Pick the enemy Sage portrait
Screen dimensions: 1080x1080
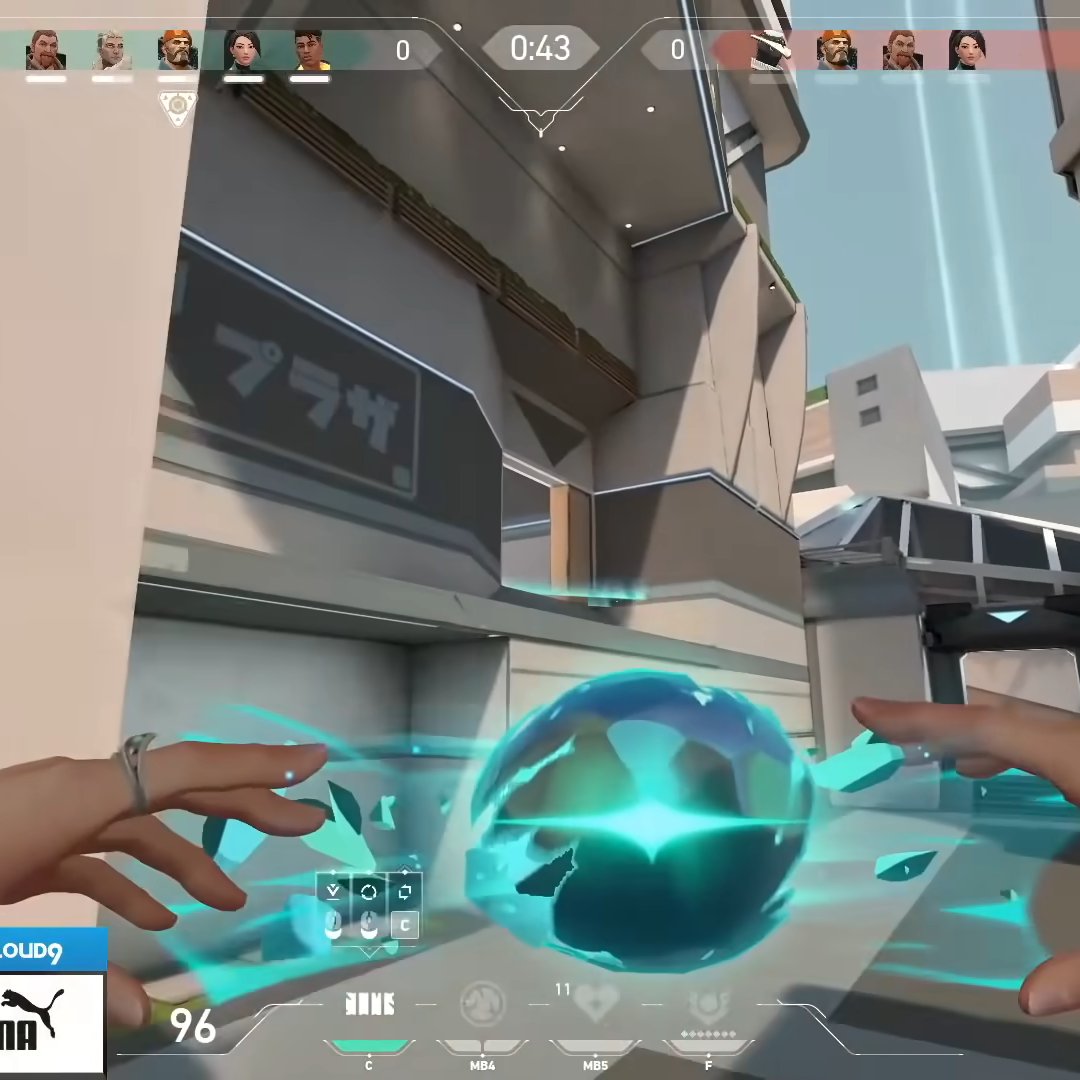coord(967,50)
